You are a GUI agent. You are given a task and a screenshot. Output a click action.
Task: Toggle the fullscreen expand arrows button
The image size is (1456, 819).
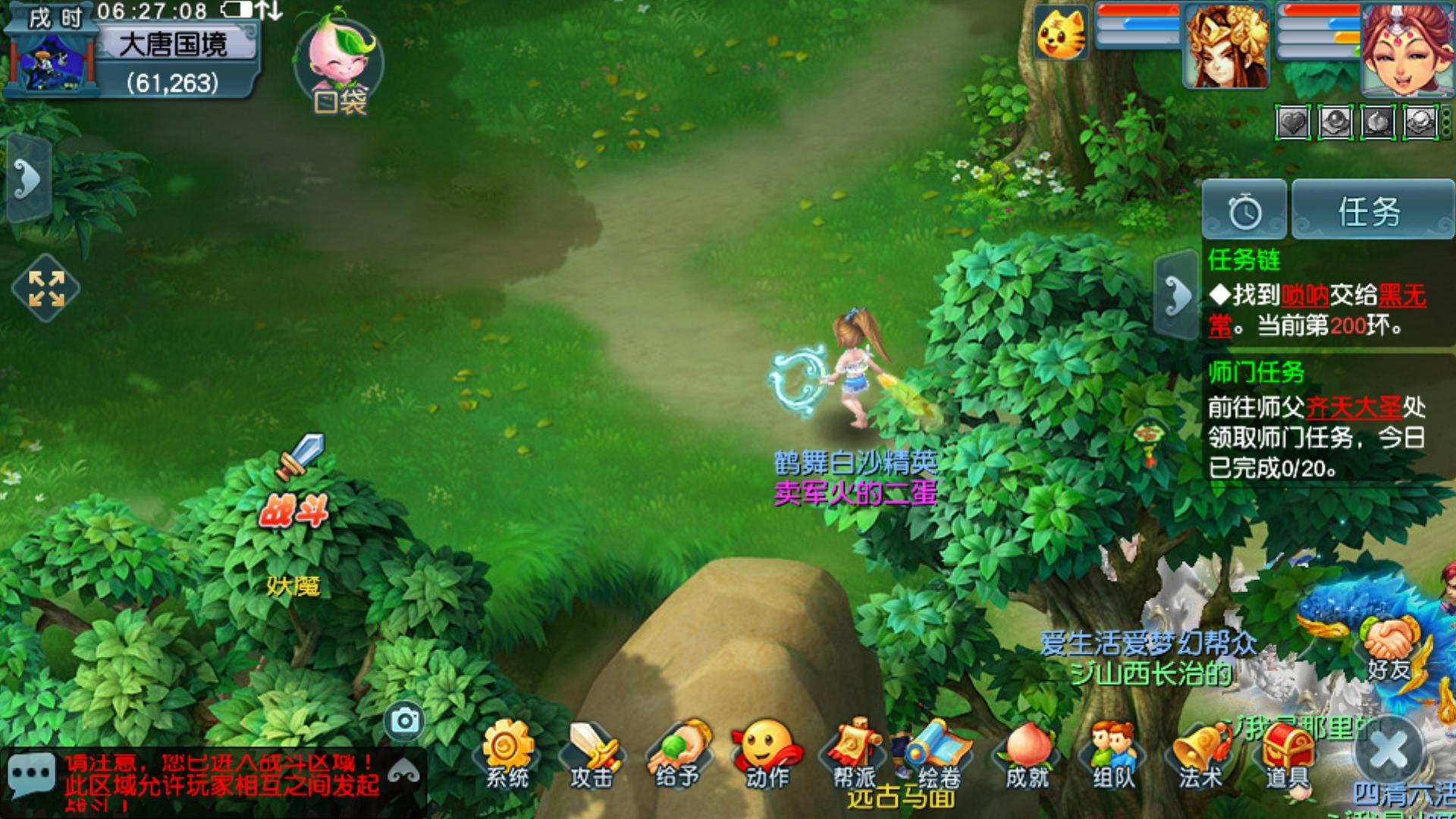46,289
